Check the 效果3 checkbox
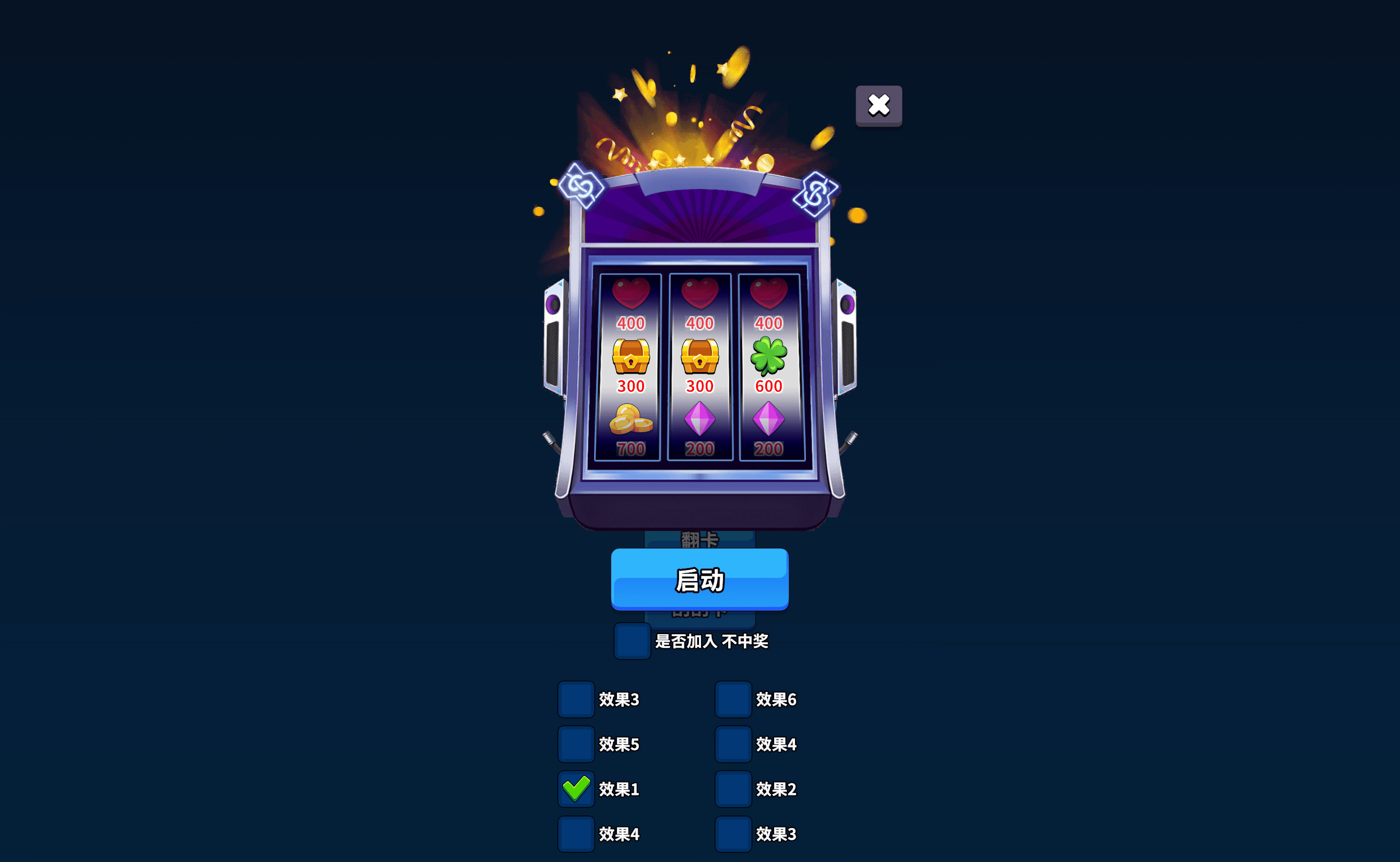The height and width of the screenshot is (862, 1400). pos(576,699)
